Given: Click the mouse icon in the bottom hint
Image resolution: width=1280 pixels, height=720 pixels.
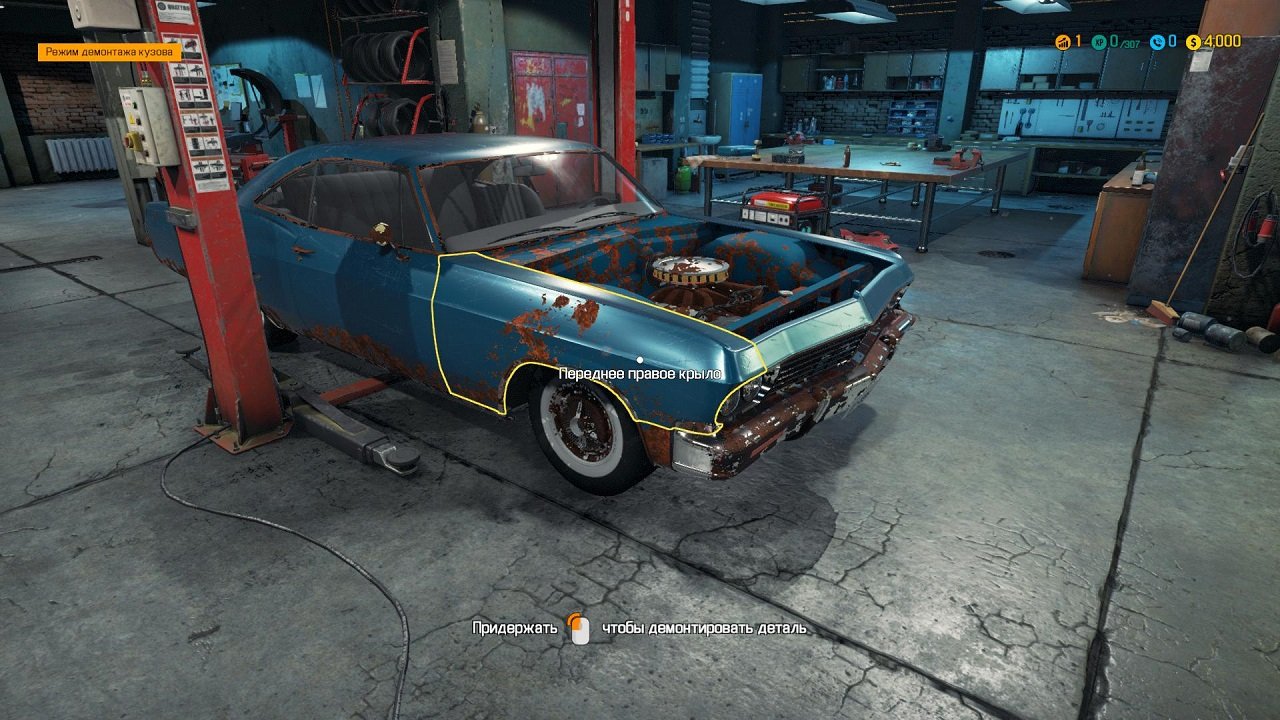Looking at the screenshot, I should tap(578, 629).
